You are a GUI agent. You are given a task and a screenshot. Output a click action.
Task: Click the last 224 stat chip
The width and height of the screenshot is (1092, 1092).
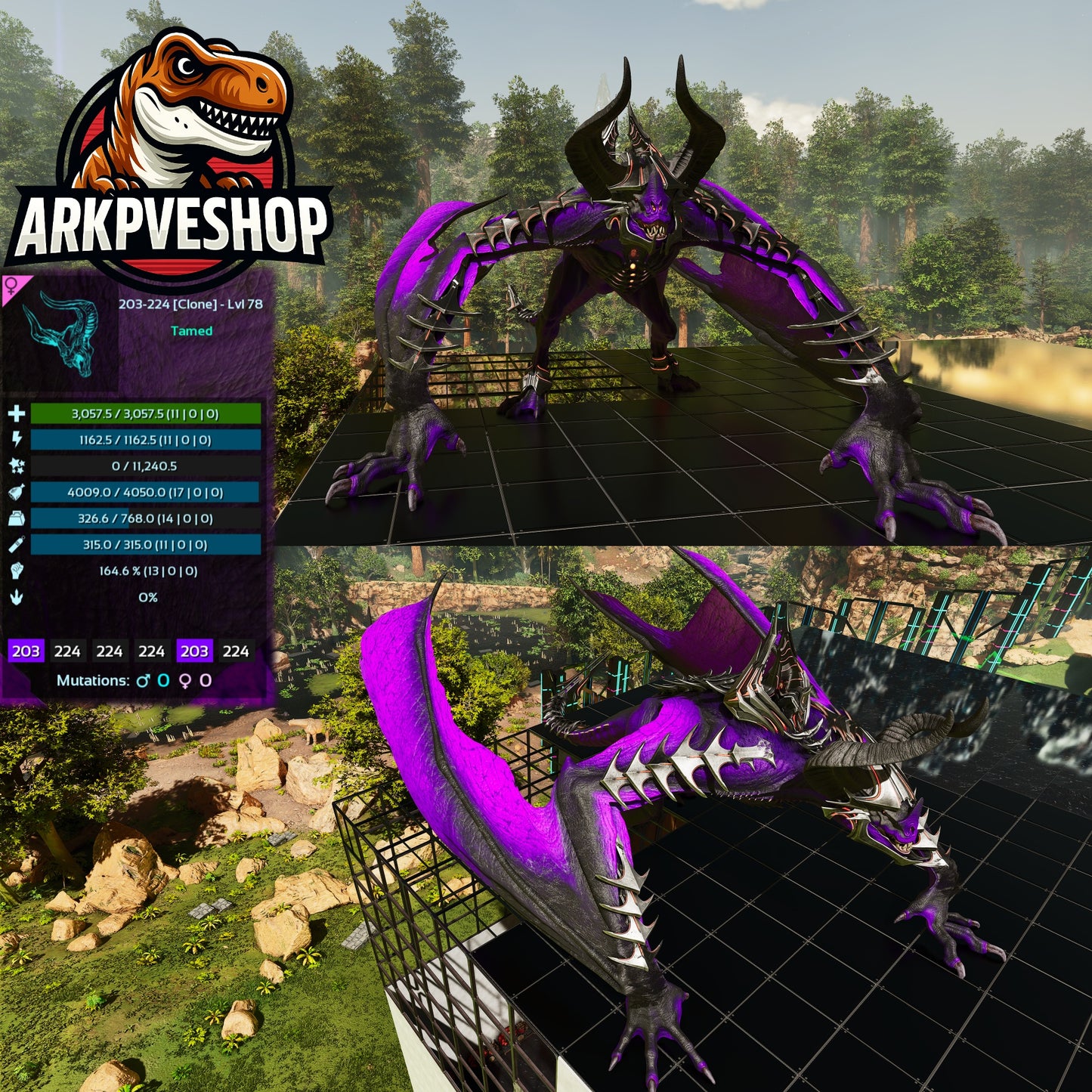point(236,650)
